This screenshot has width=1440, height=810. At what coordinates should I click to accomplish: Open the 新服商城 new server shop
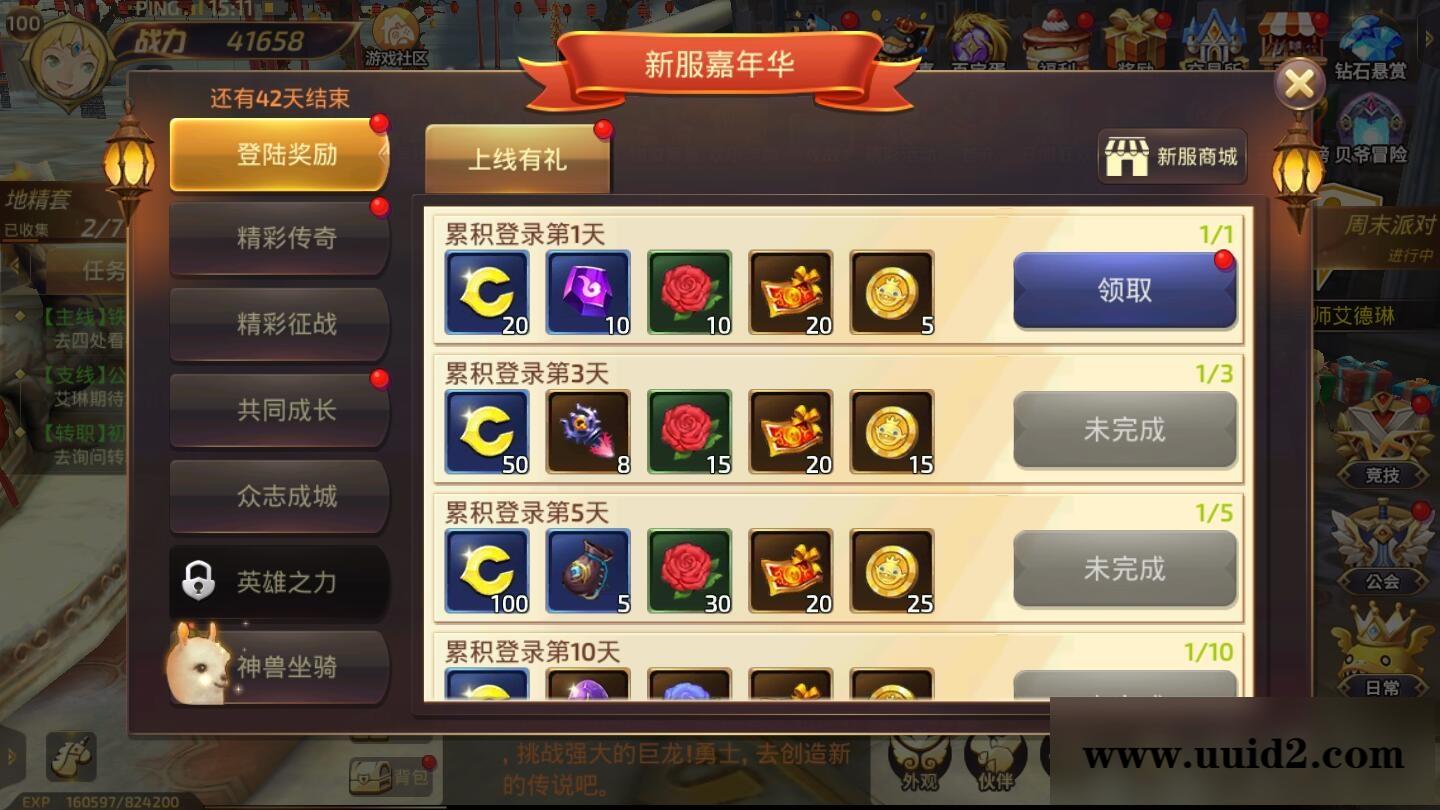(1171, 155)
